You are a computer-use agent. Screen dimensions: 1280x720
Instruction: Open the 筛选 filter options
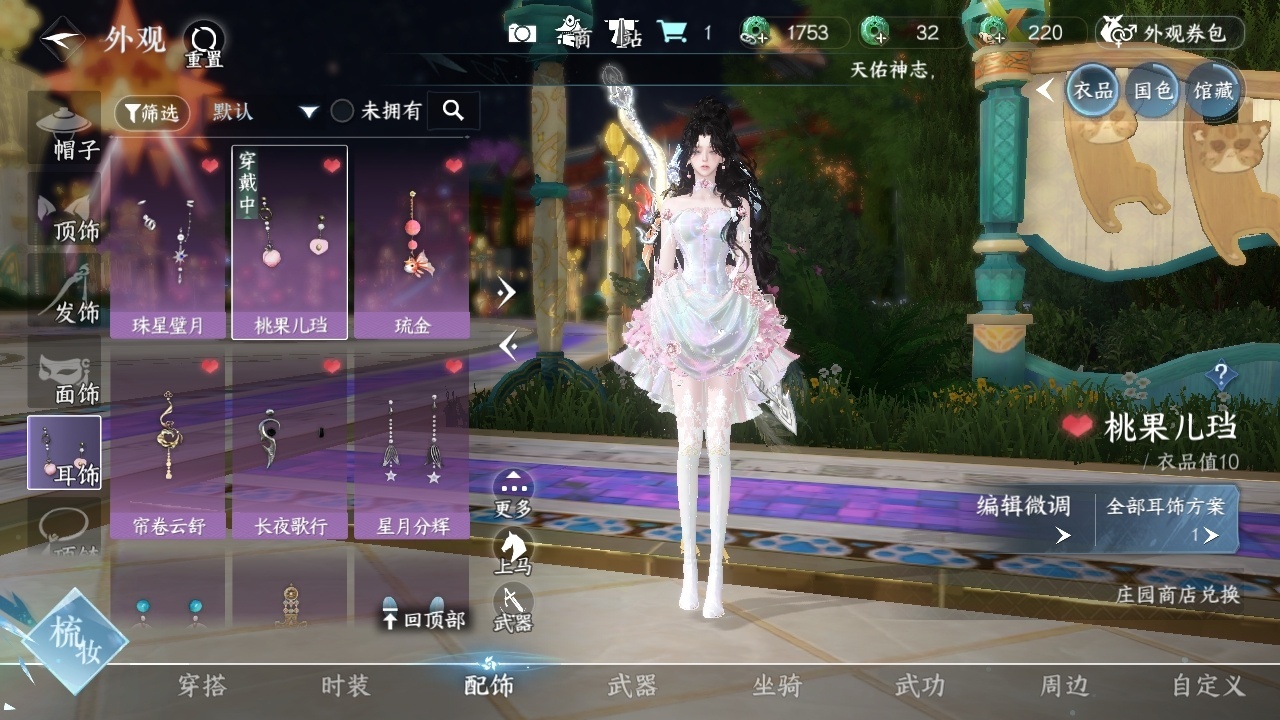(x=153, y=113)
